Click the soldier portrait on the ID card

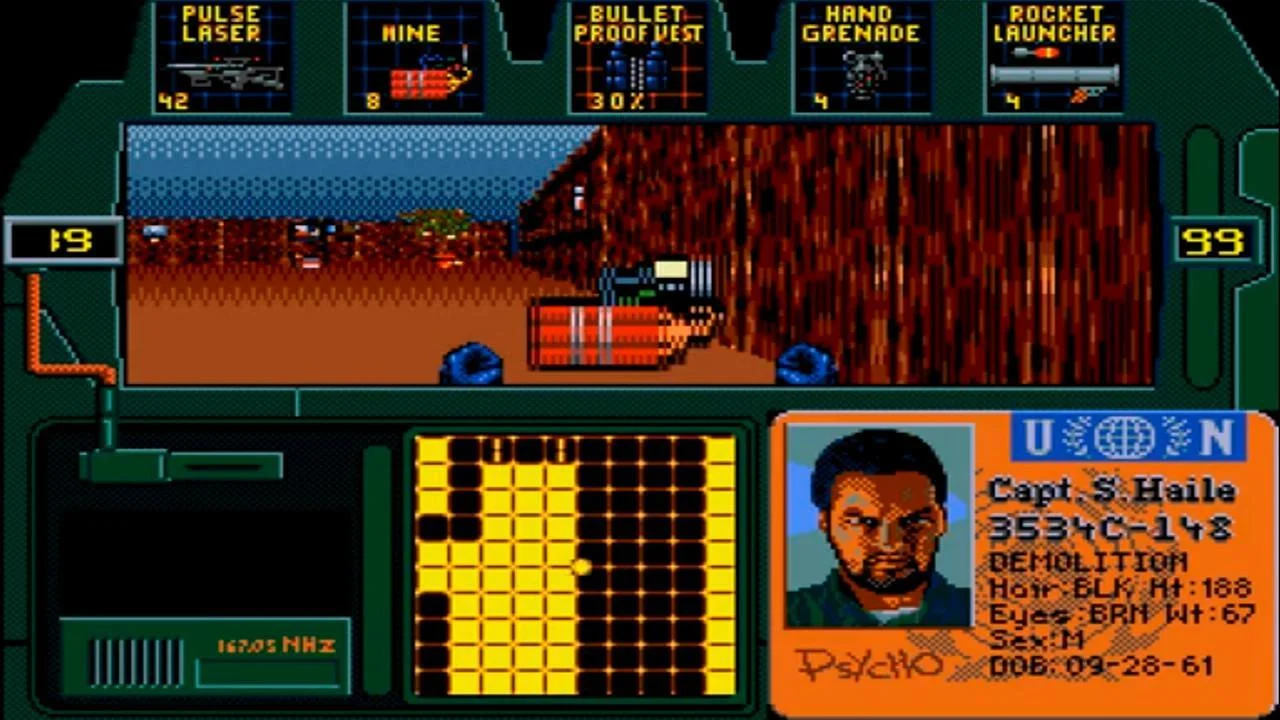click(878, 525)
